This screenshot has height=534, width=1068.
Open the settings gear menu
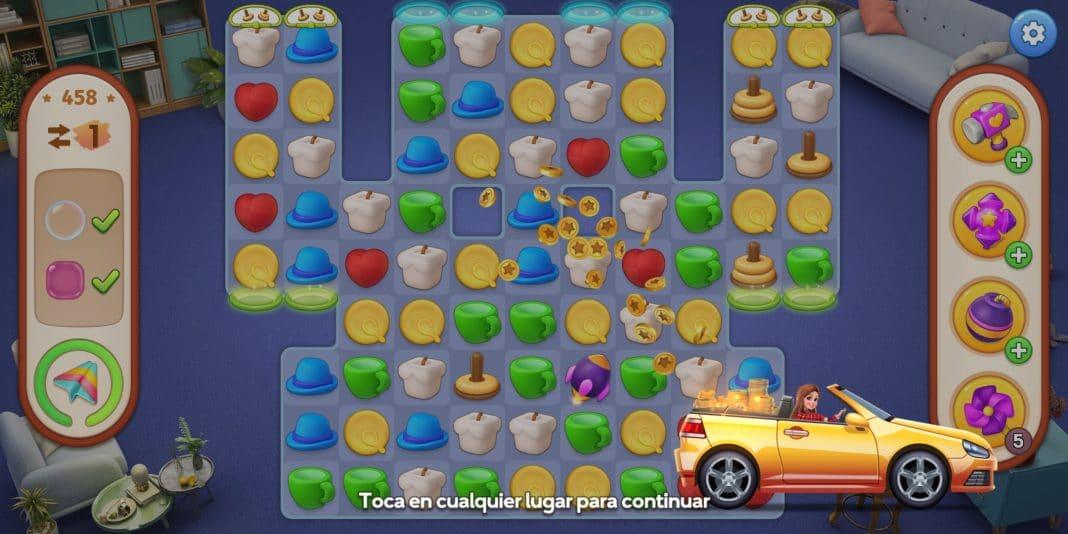1032,35
